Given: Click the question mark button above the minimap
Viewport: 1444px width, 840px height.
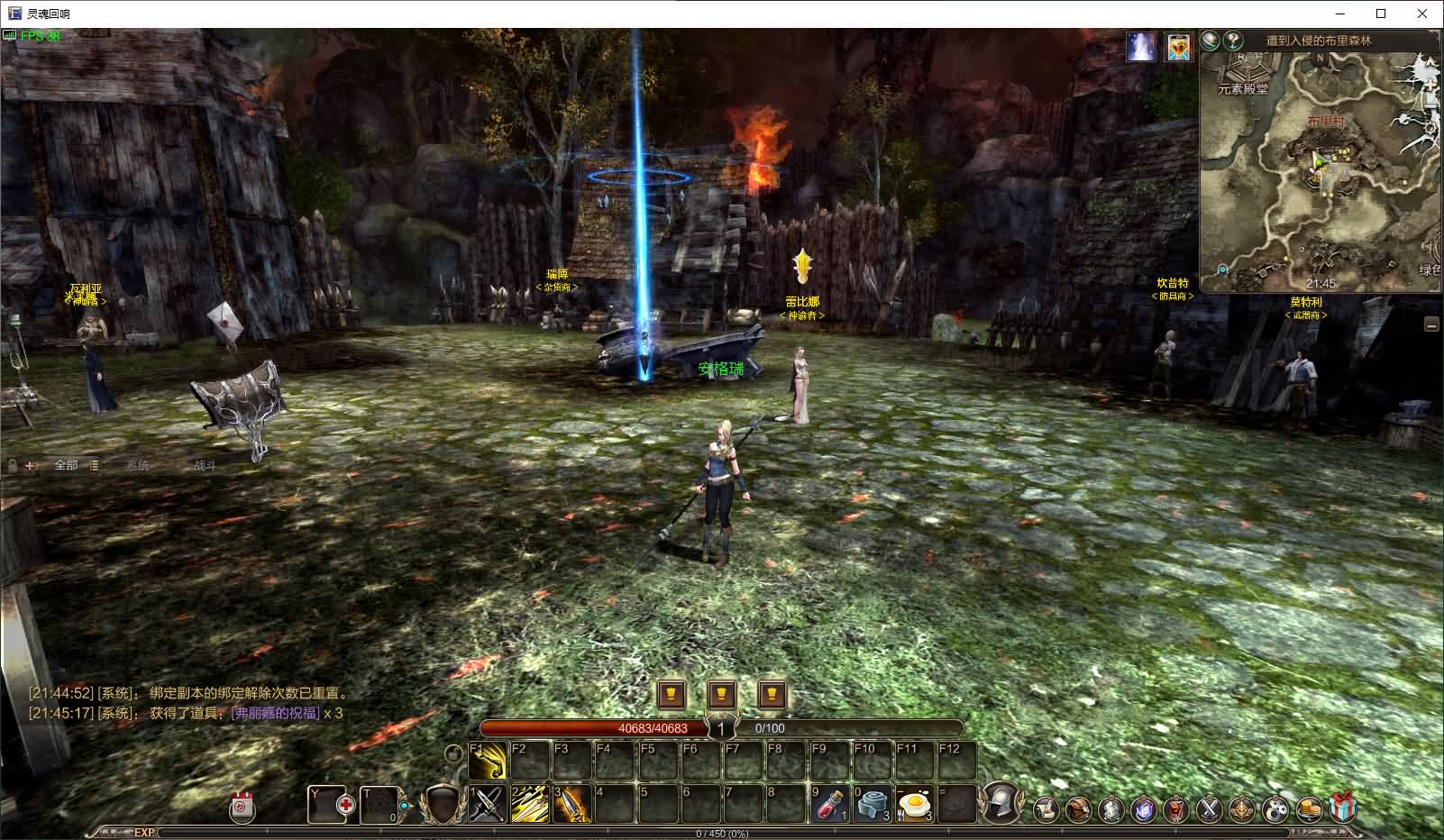Looking at the screenshot, I should 1233,41.
